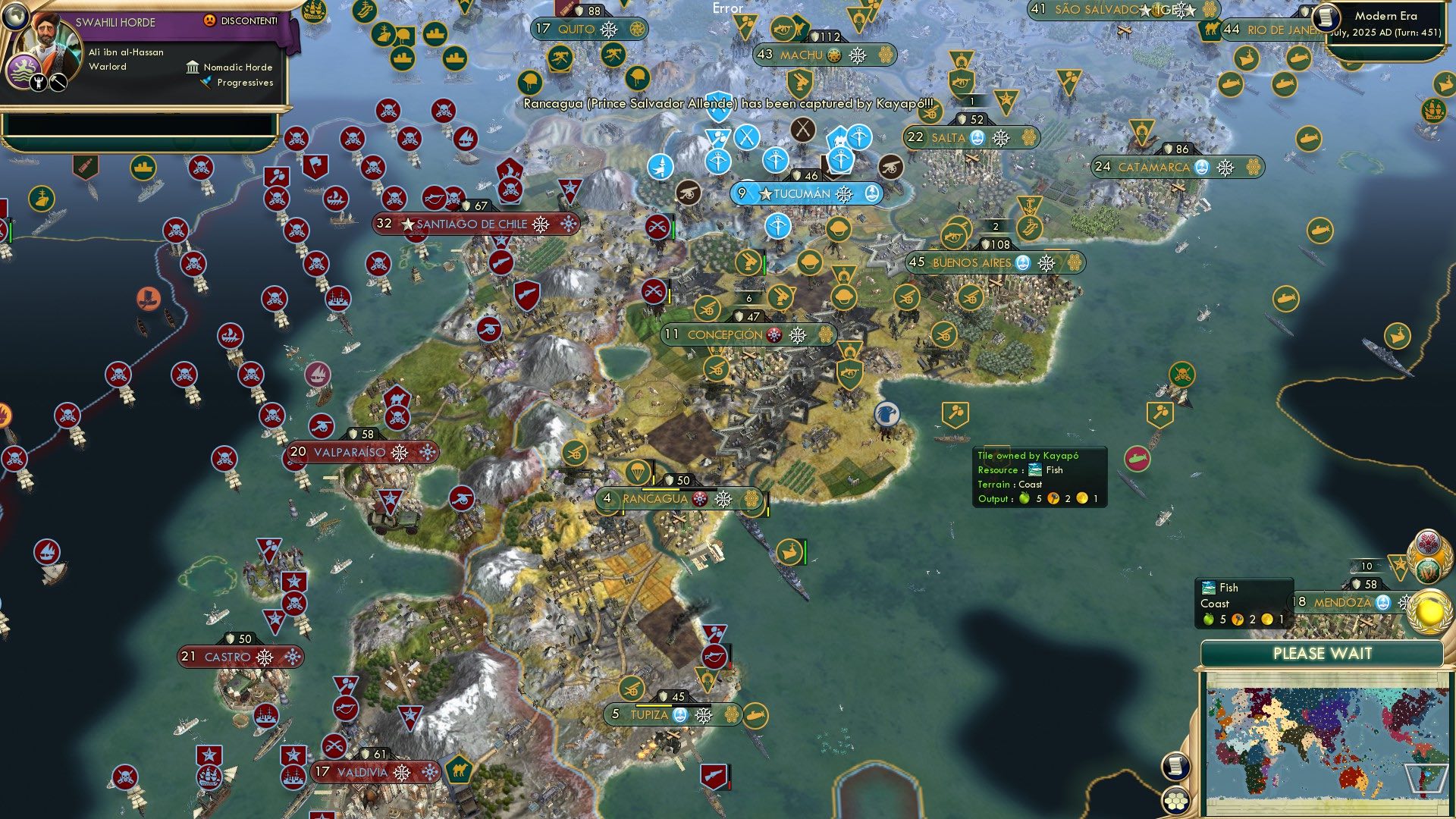Open the Santiago de Chile city banner

(x=470, y=224)
